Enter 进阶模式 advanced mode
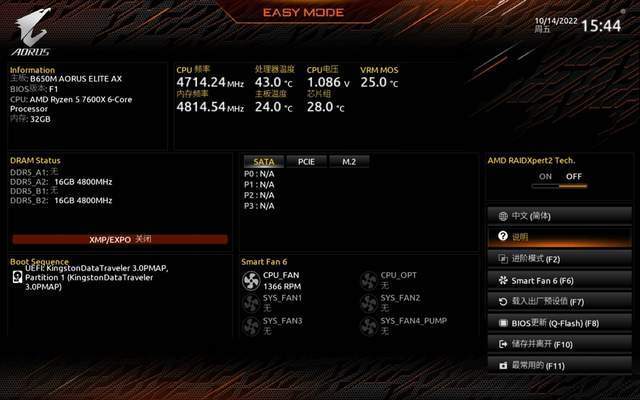 [559, 258]
